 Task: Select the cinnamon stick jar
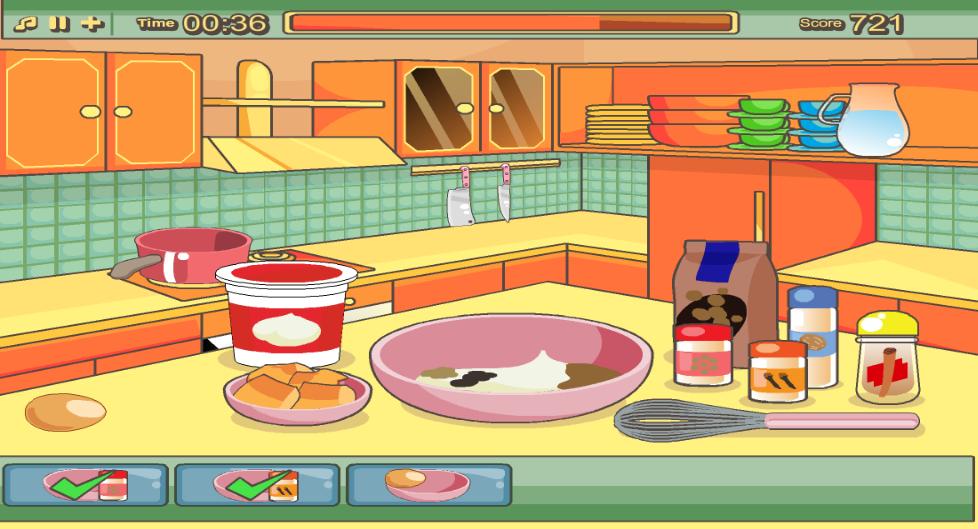[888, 358]
